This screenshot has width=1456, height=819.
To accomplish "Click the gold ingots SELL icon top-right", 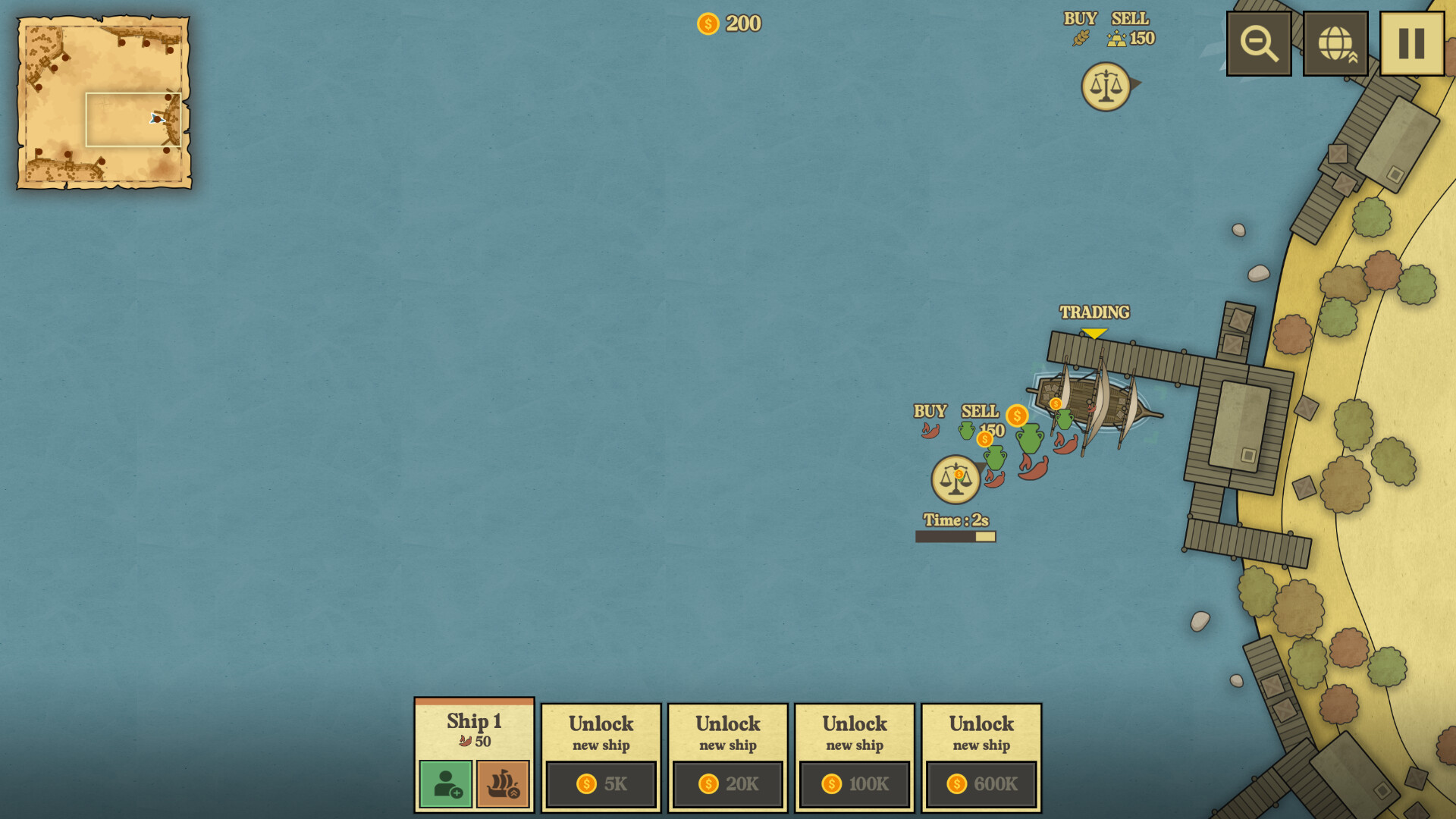I will pos(1117,38).
